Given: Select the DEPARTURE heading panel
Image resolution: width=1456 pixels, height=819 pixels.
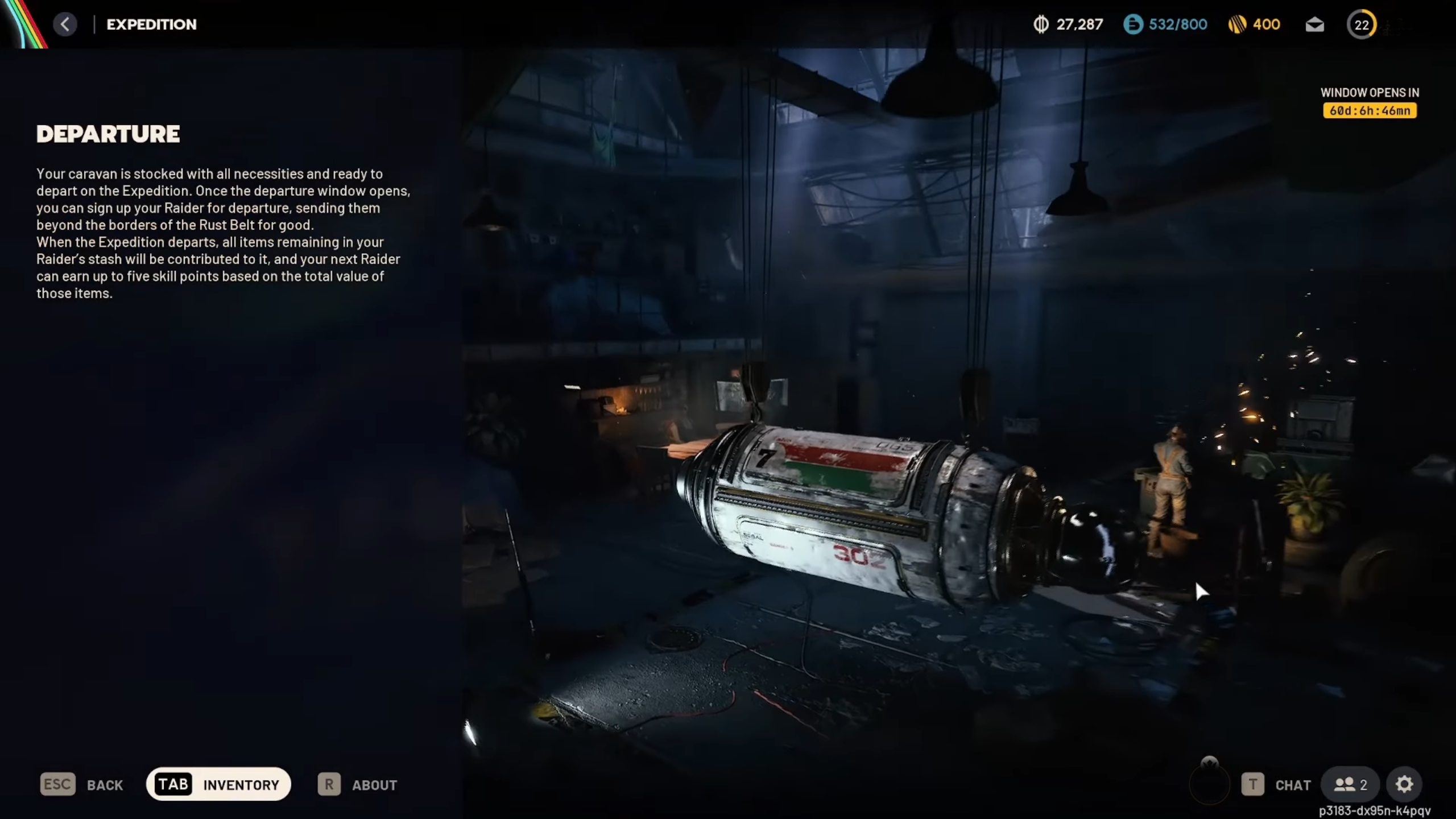Looking at the screenshot, I should point(108,134).
